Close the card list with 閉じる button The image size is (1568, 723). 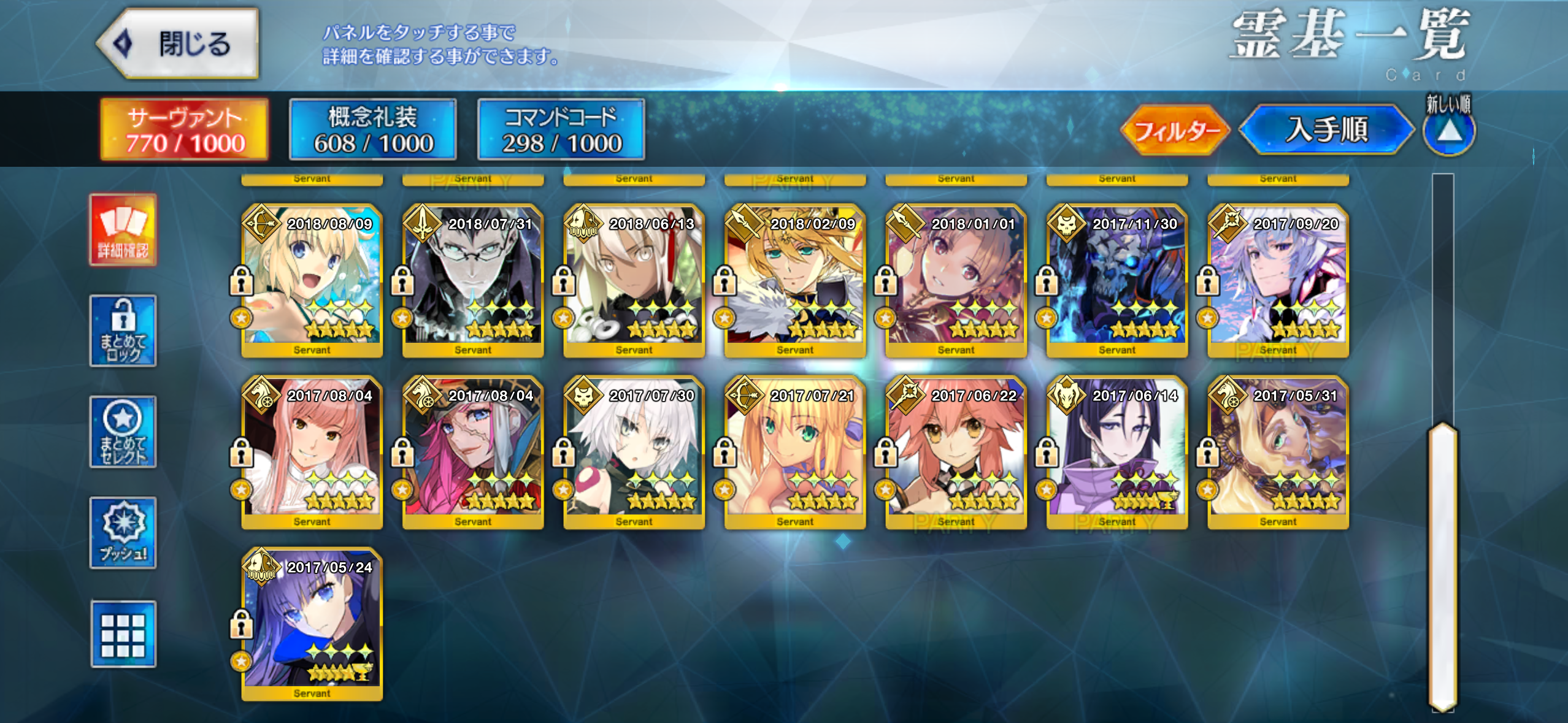(179, 44)
